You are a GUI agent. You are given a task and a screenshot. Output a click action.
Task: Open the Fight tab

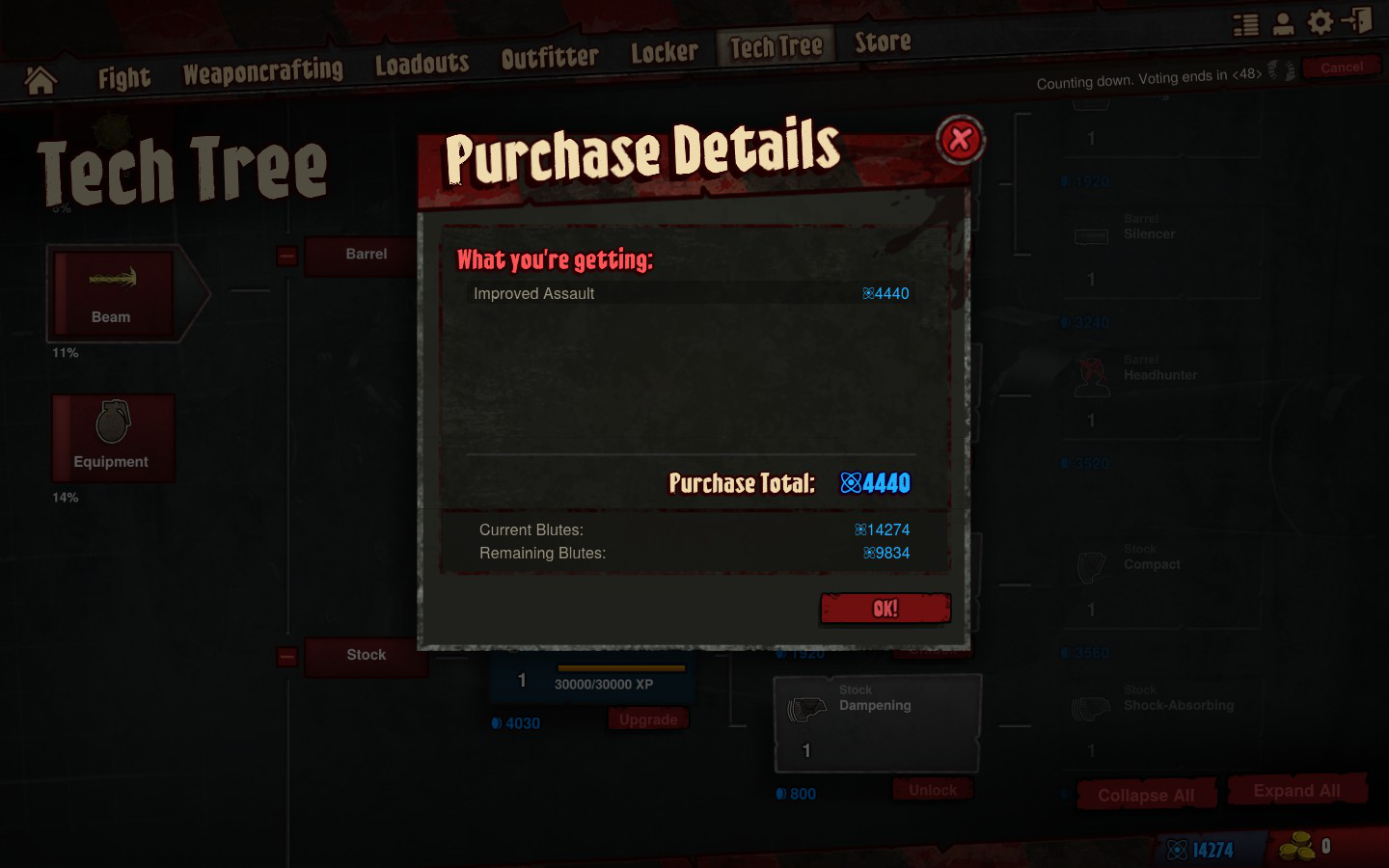(x=124, y=77)
